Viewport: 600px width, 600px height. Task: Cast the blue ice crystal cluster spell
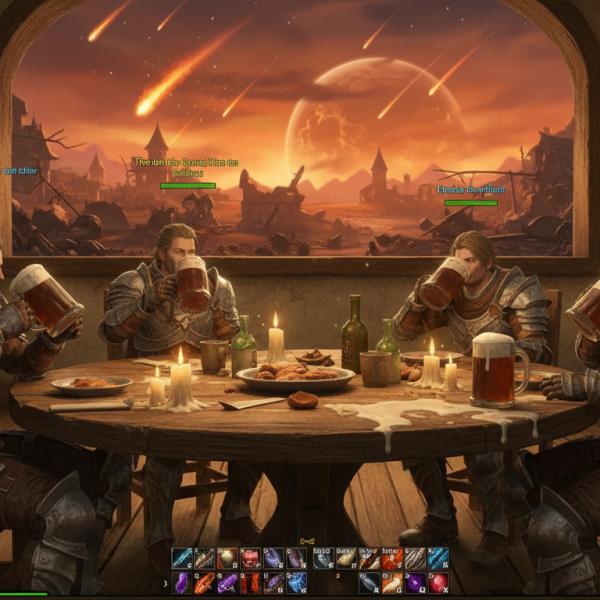296,582
